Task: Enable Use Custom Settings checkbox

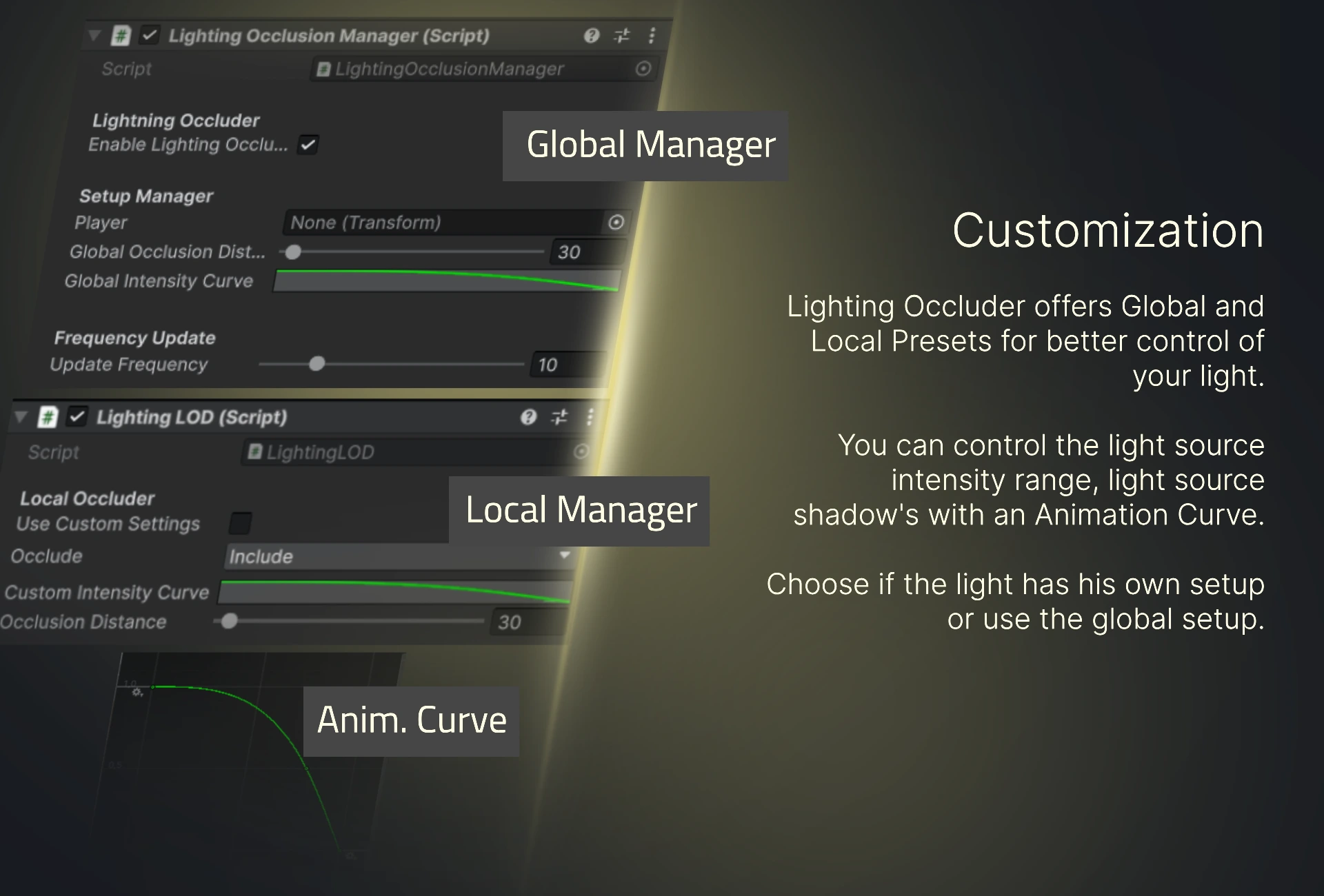Action: [x=241, y=523]
